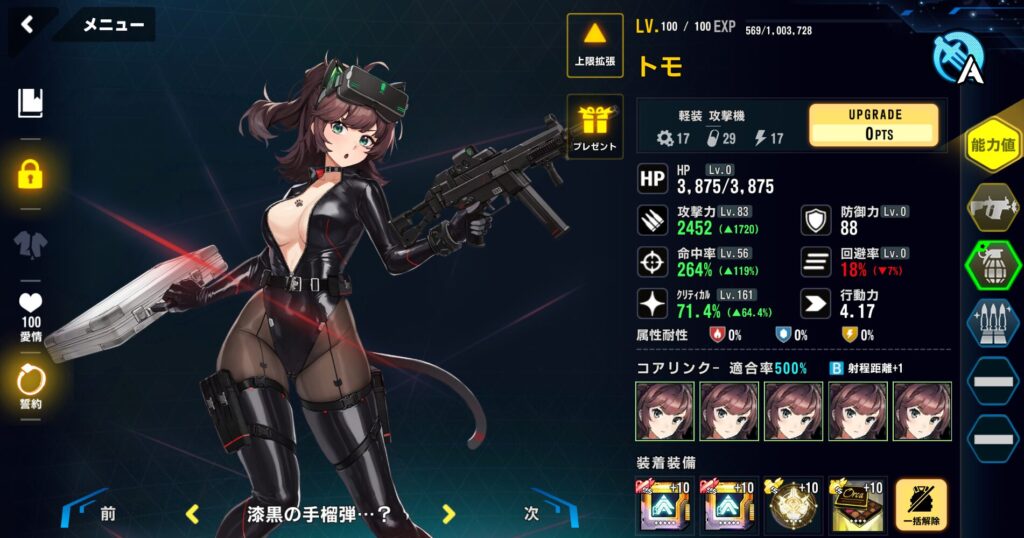Viewport: 1024px width, 538px height.
Task: Tap the 上限拡張 limit expansion button
Action: pyautogui.click(x=595, y=44)
